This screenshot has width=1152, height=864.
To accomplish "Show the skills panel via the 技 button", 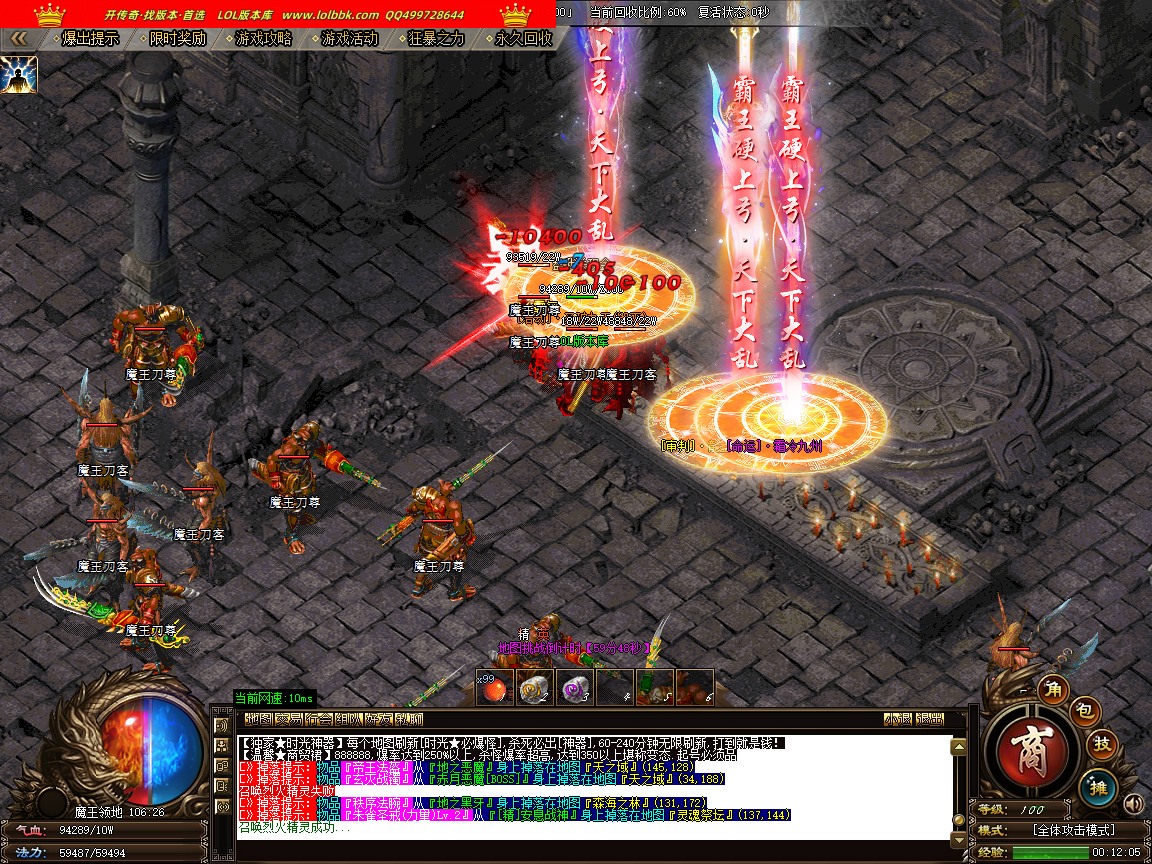I will (1101, 744).
